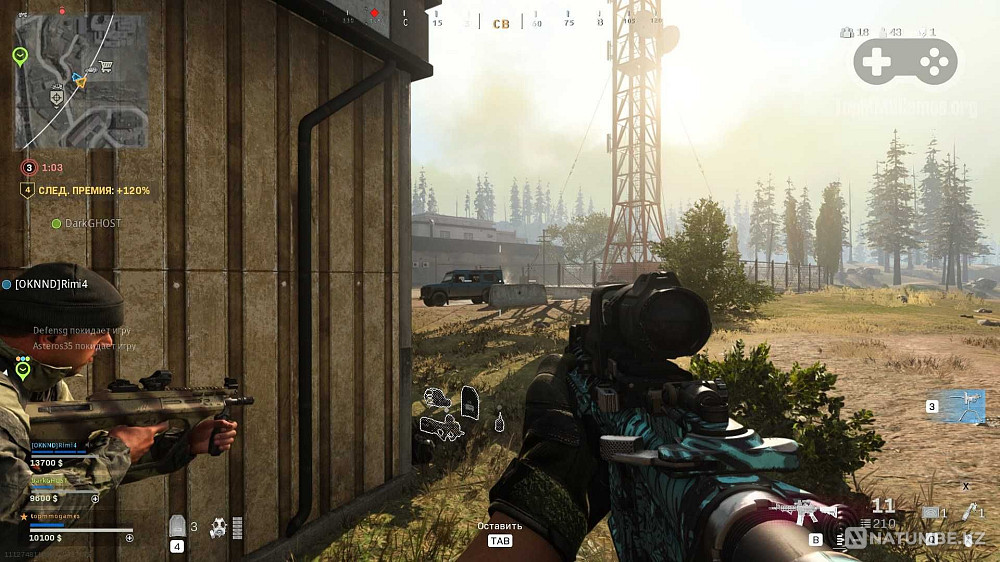Open the minimap in the corner
The image size is (1000, 562).
click(x=82, y=80)
